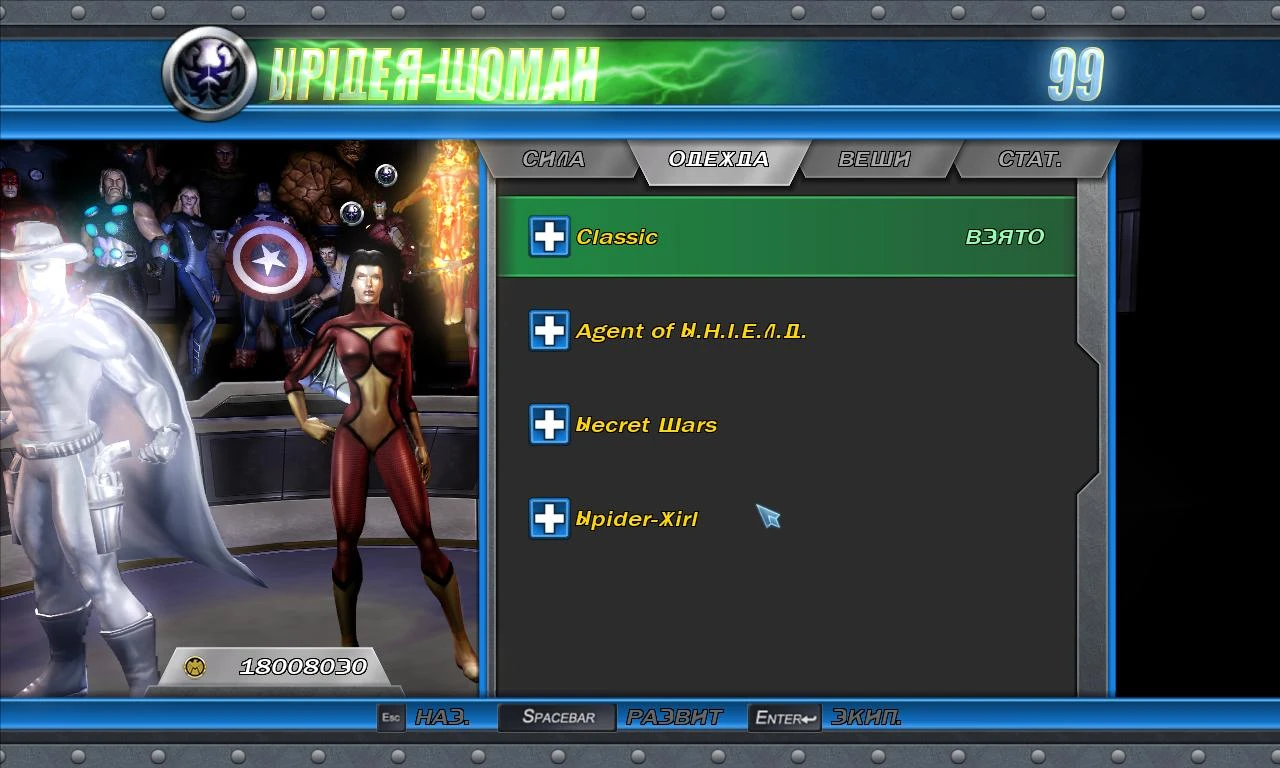Click the plus icon beside the Classic costume
The image size is (1280, 768).
pos(548,237)
